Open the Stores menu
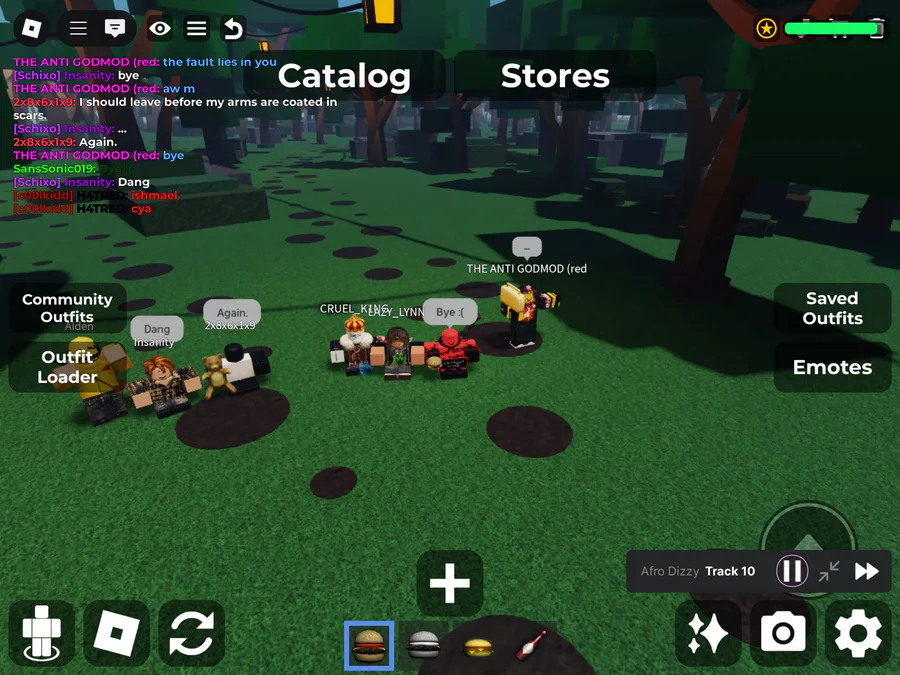This screenshot has height=675, width=900. click(x=555, y=76)
